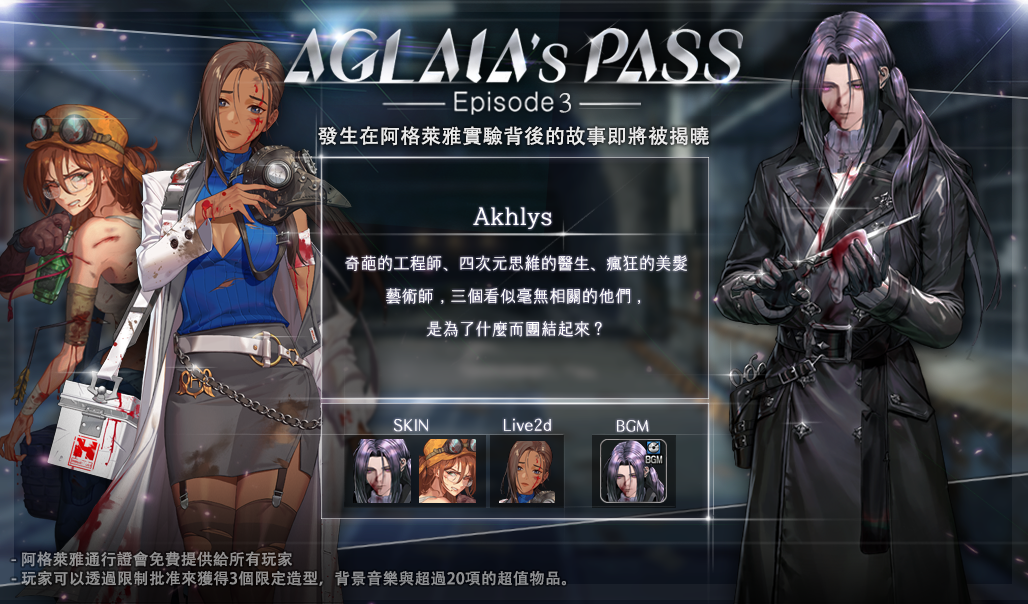Choose the orange bandana girl skin thumbnail
The height and width of the screenshot is (604, 1028).
(x=447, y=471)
